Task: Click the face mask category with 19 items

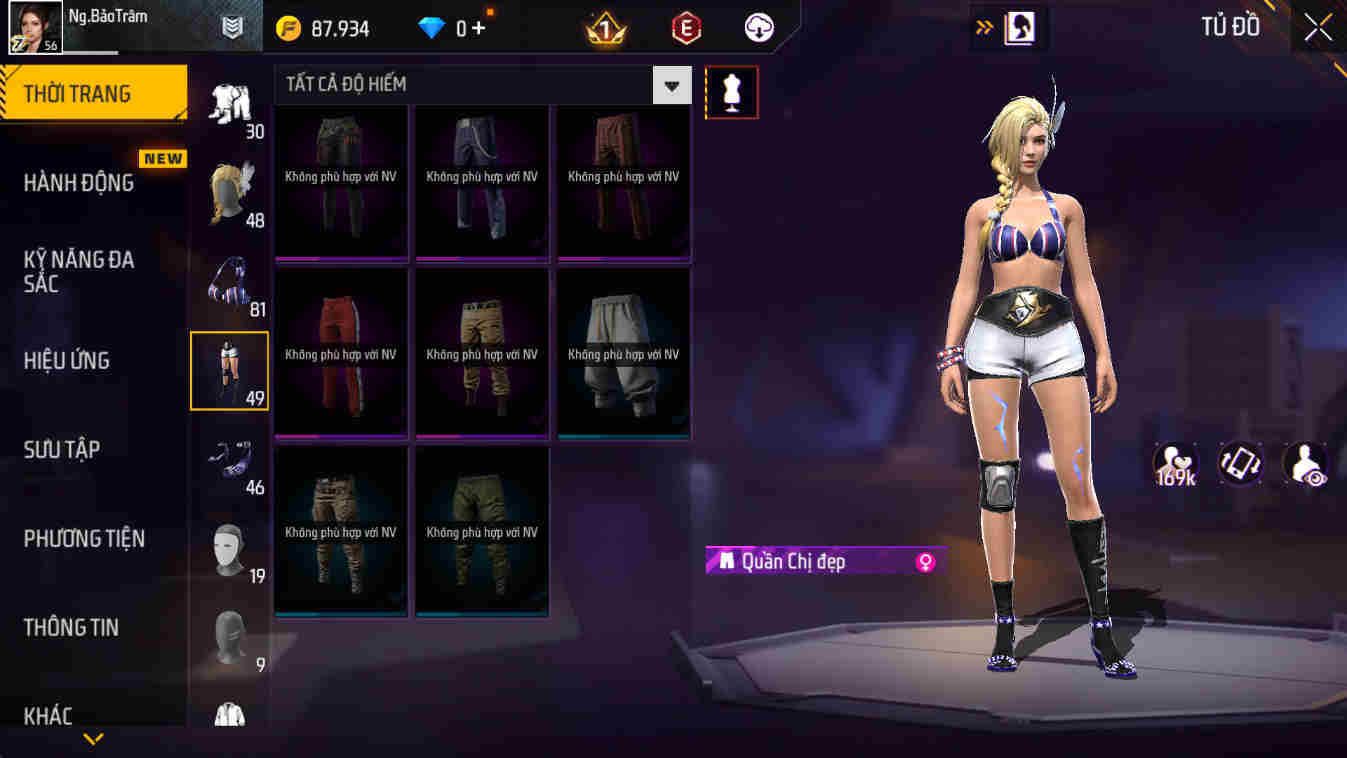Action: point(229,548)
